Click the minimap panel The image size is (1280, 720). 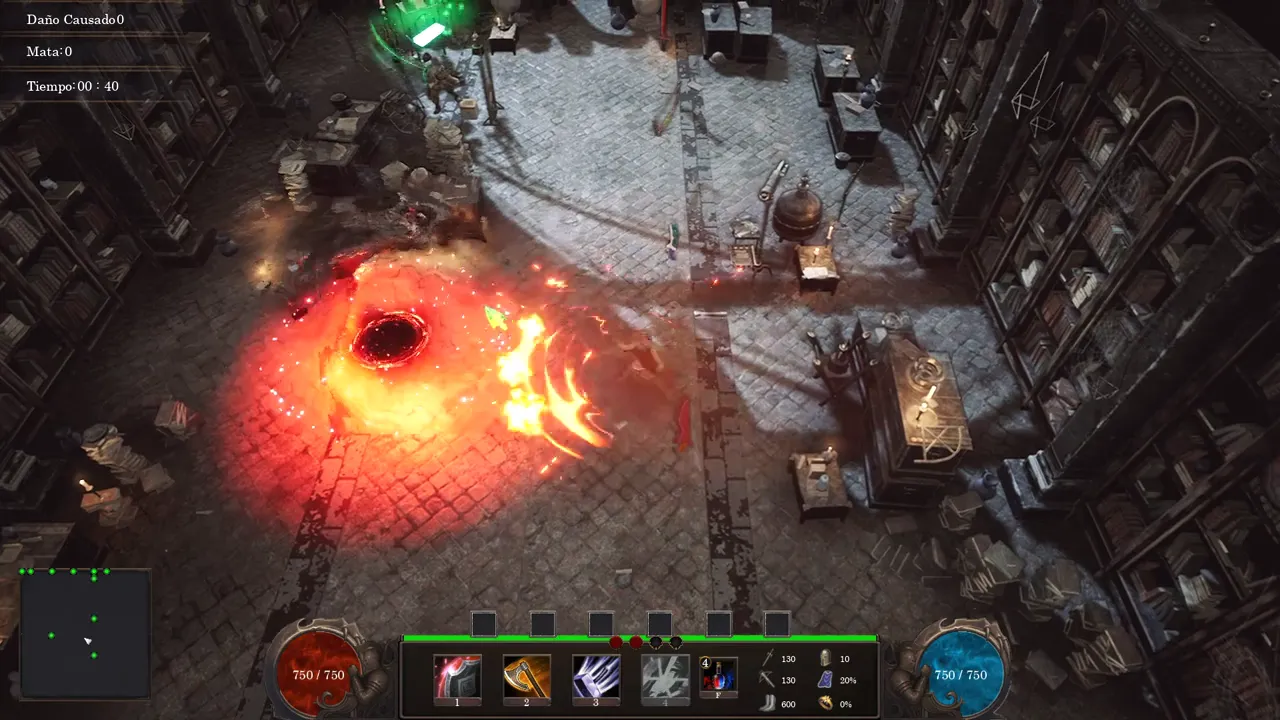[x=85, y=634]
